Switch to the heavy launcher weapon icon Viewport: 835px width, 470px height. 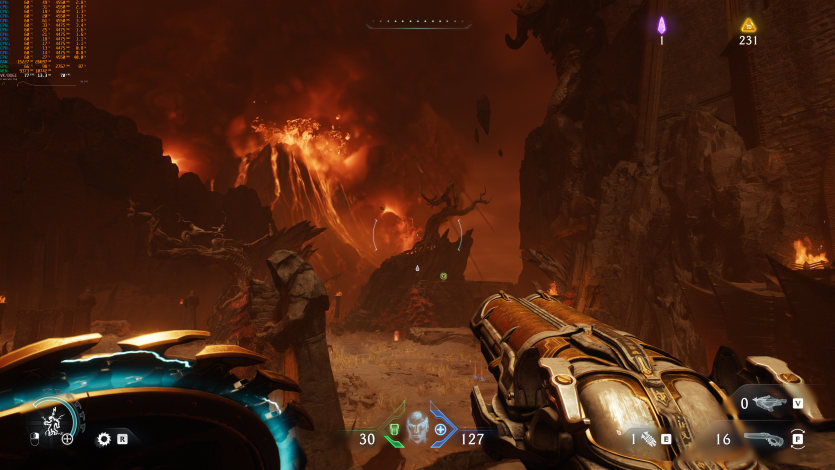click(769, 403)
